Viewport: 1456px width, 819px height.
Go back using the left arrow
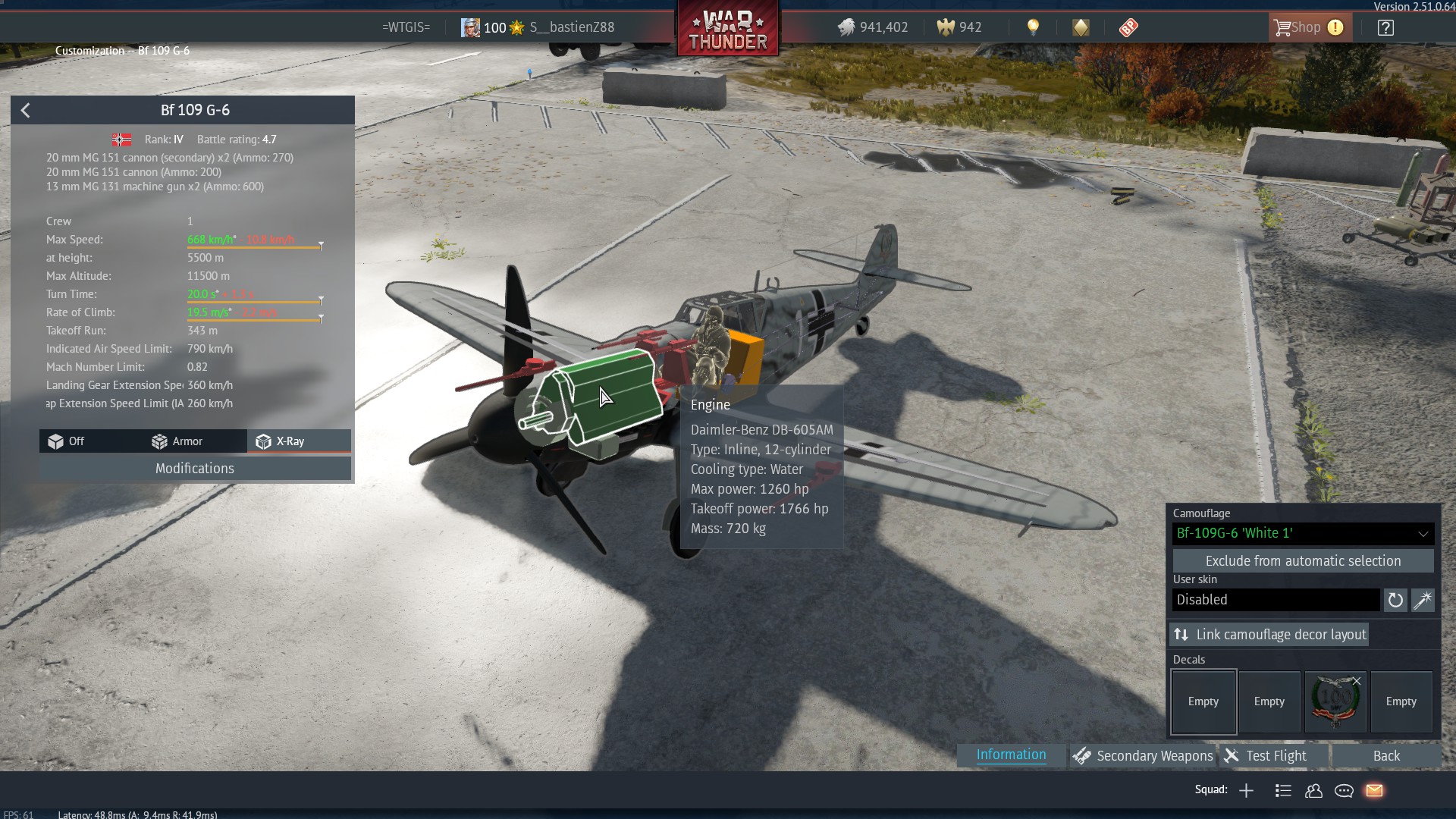pos(26,111)
